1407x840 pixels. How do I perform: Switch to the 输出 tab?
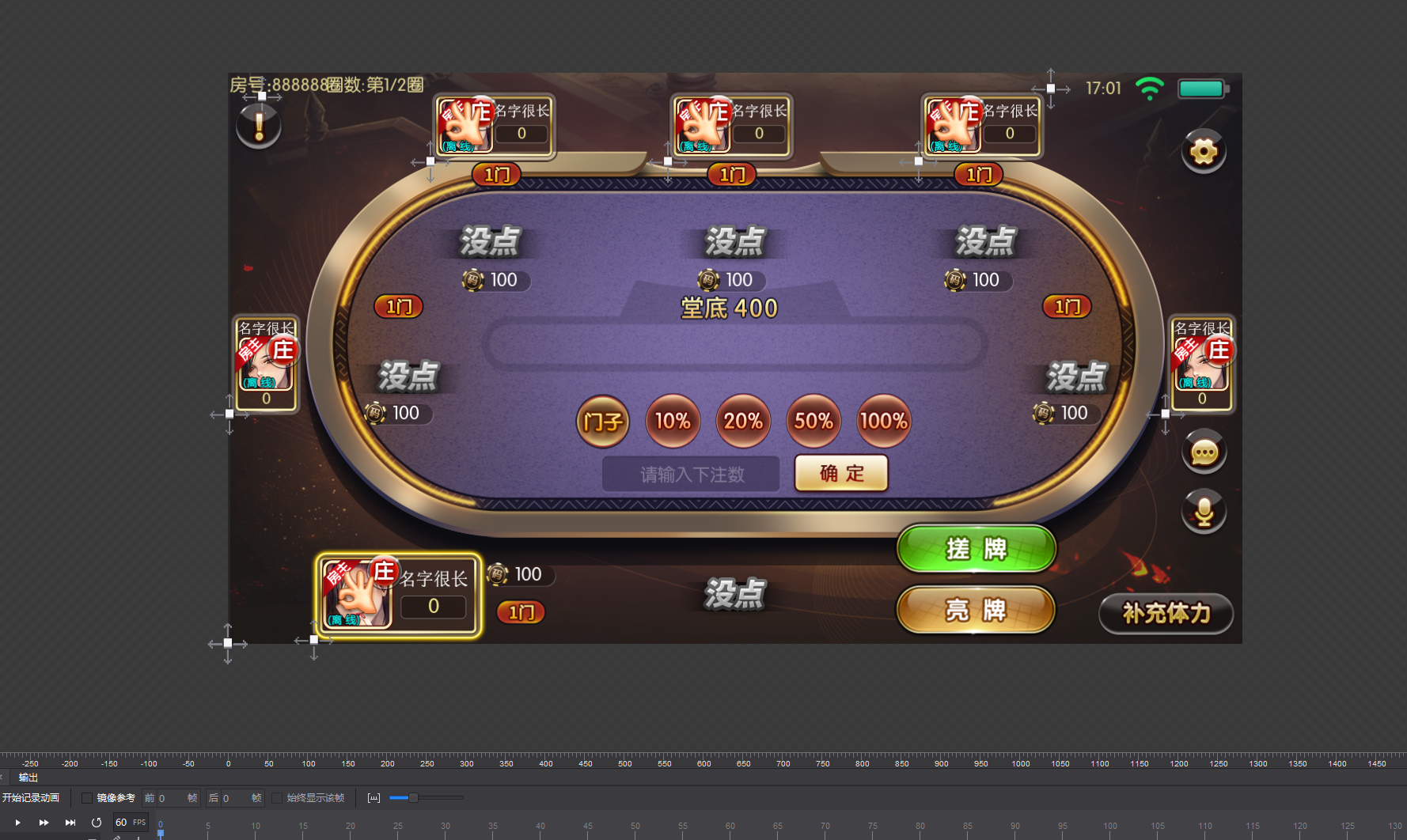click(x=28, y=778)
